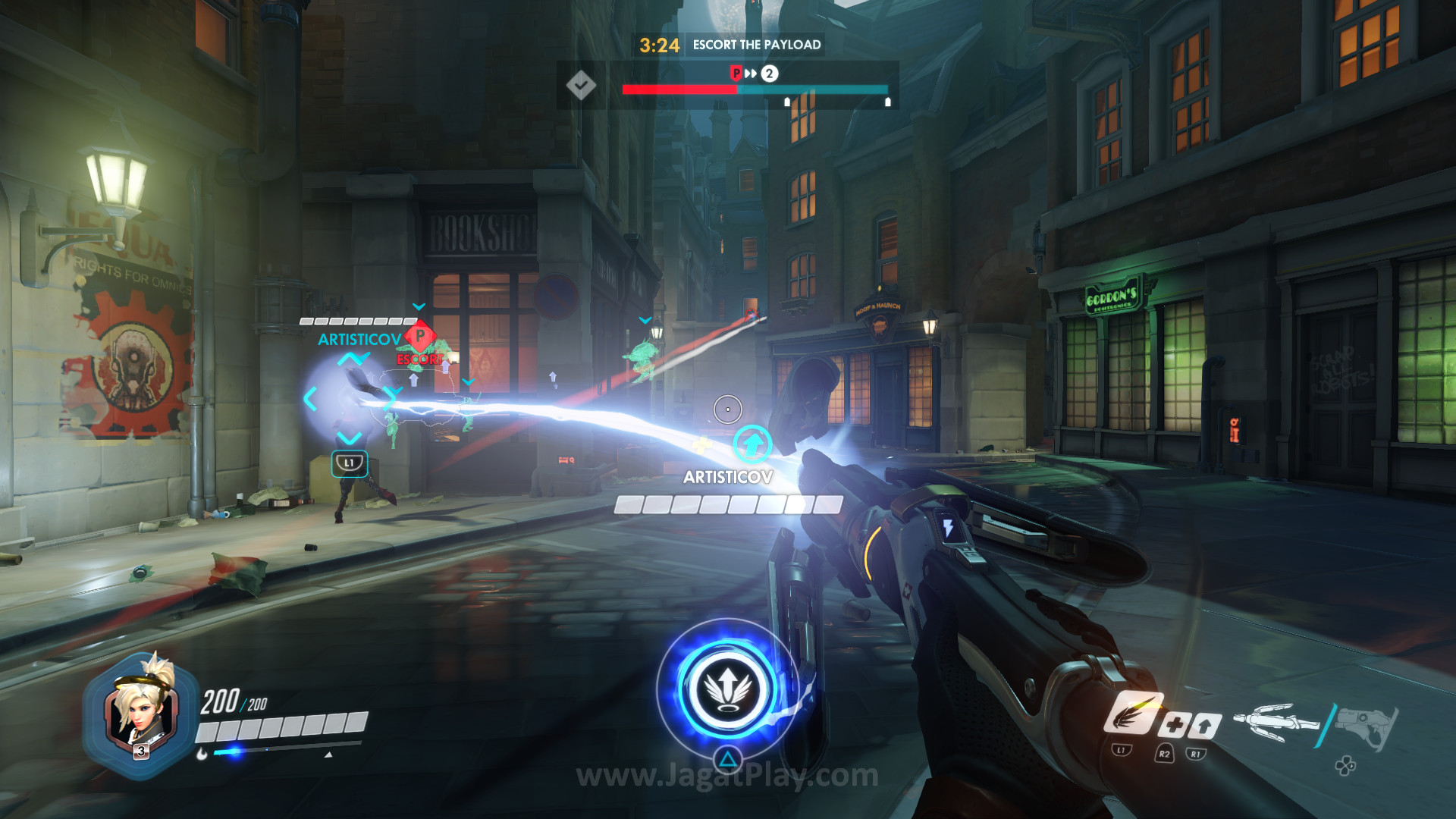The width and height of the screenshot is (1456, 819).
Task: Select the checkpoint 2 circle marker
Action: pyautogui.click(x=769, y=74)
